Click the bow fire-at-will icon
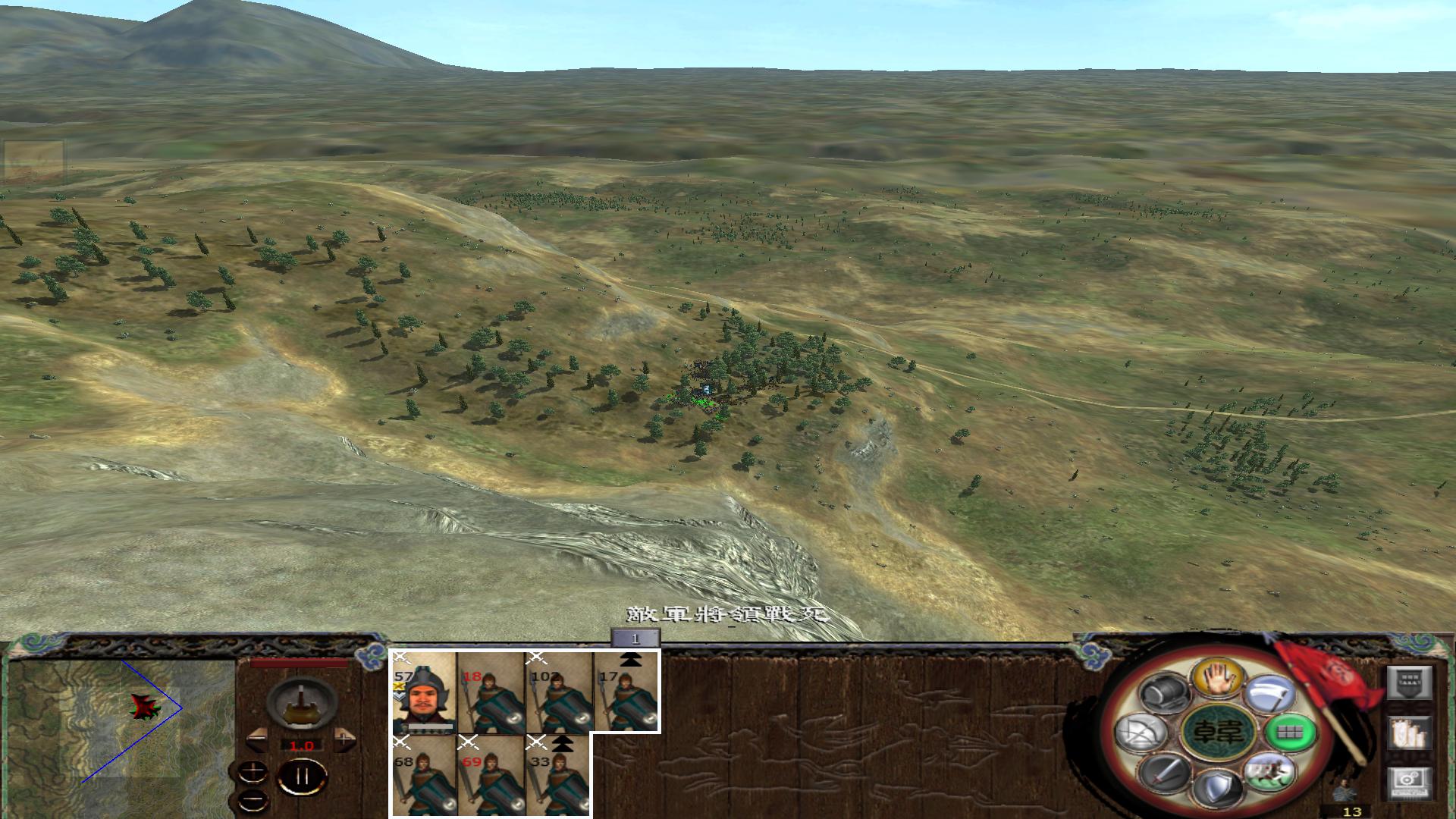Screen dimensions: 1456x819 [x=1141, y=732]
